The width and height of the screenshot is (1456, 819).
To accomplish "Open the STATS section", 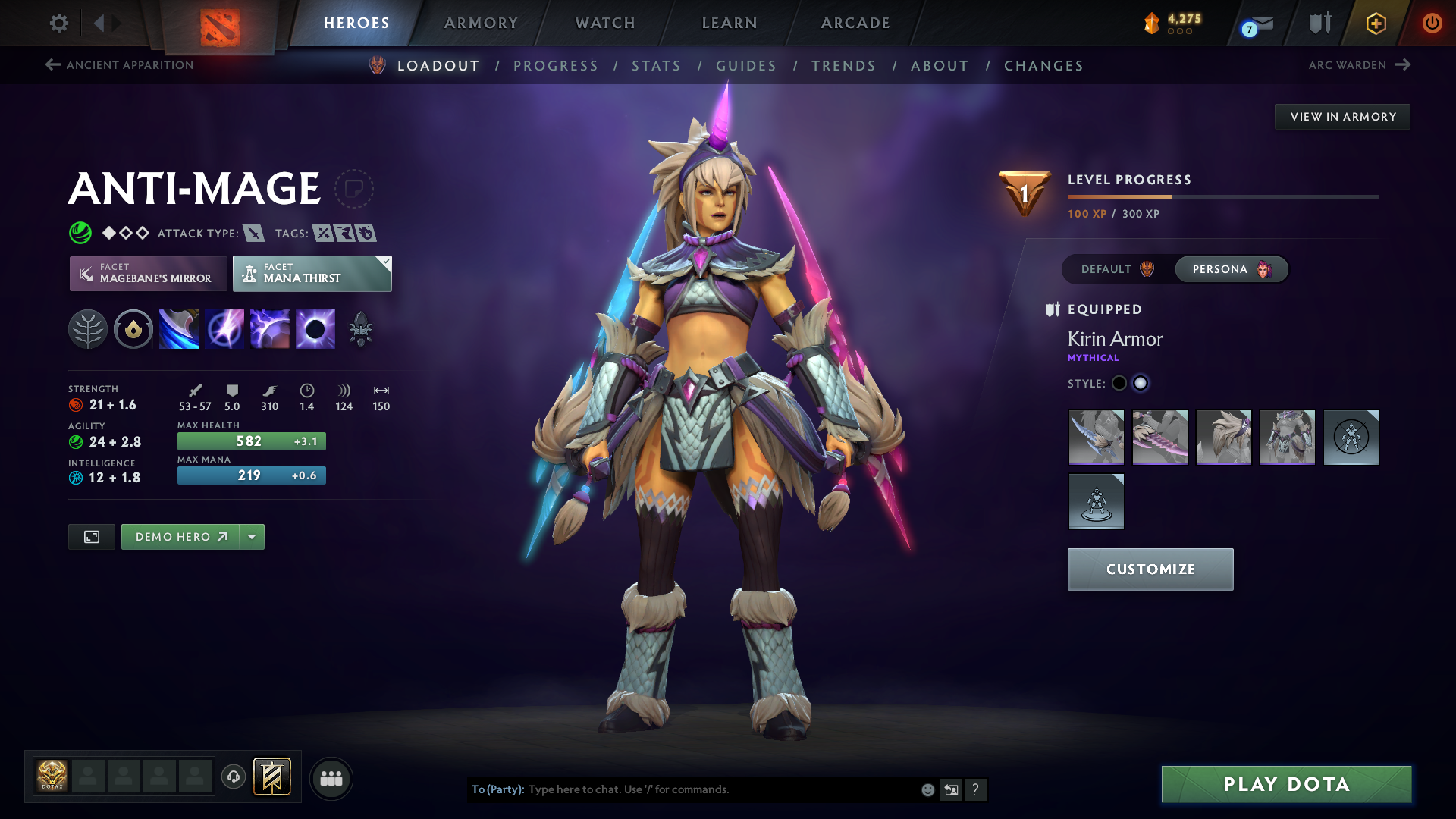I will click(x=657, y=65).
